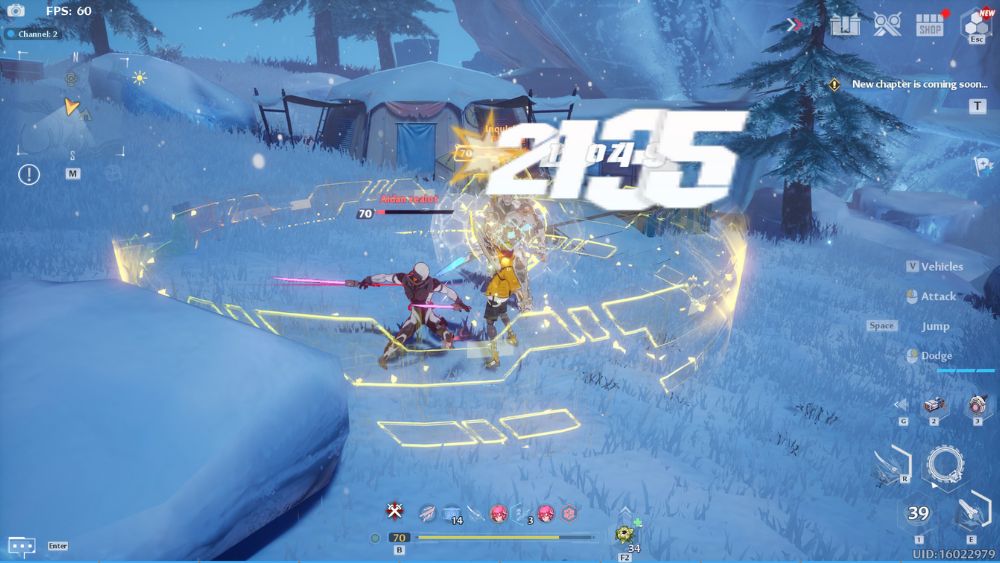Open the chat box

[x=22, y=546]
